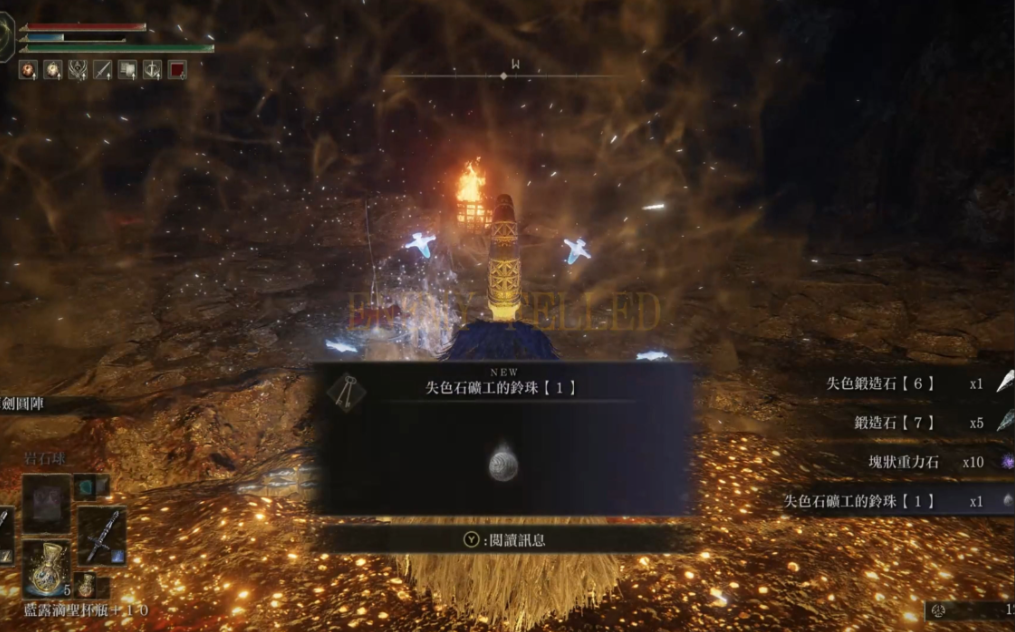Click the red square status effect icon

(177, 70)
